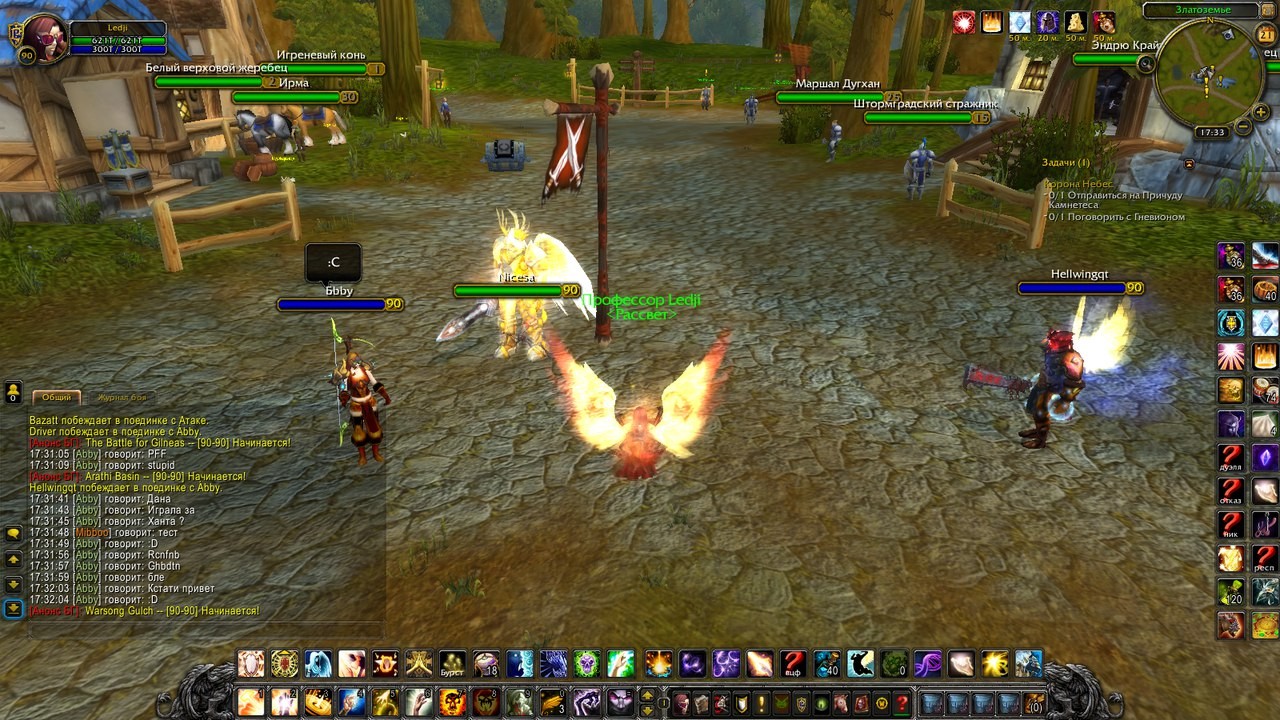1280x720 pixels.
Task: Use the red question mark вцф macro
Action: point(793,664)
